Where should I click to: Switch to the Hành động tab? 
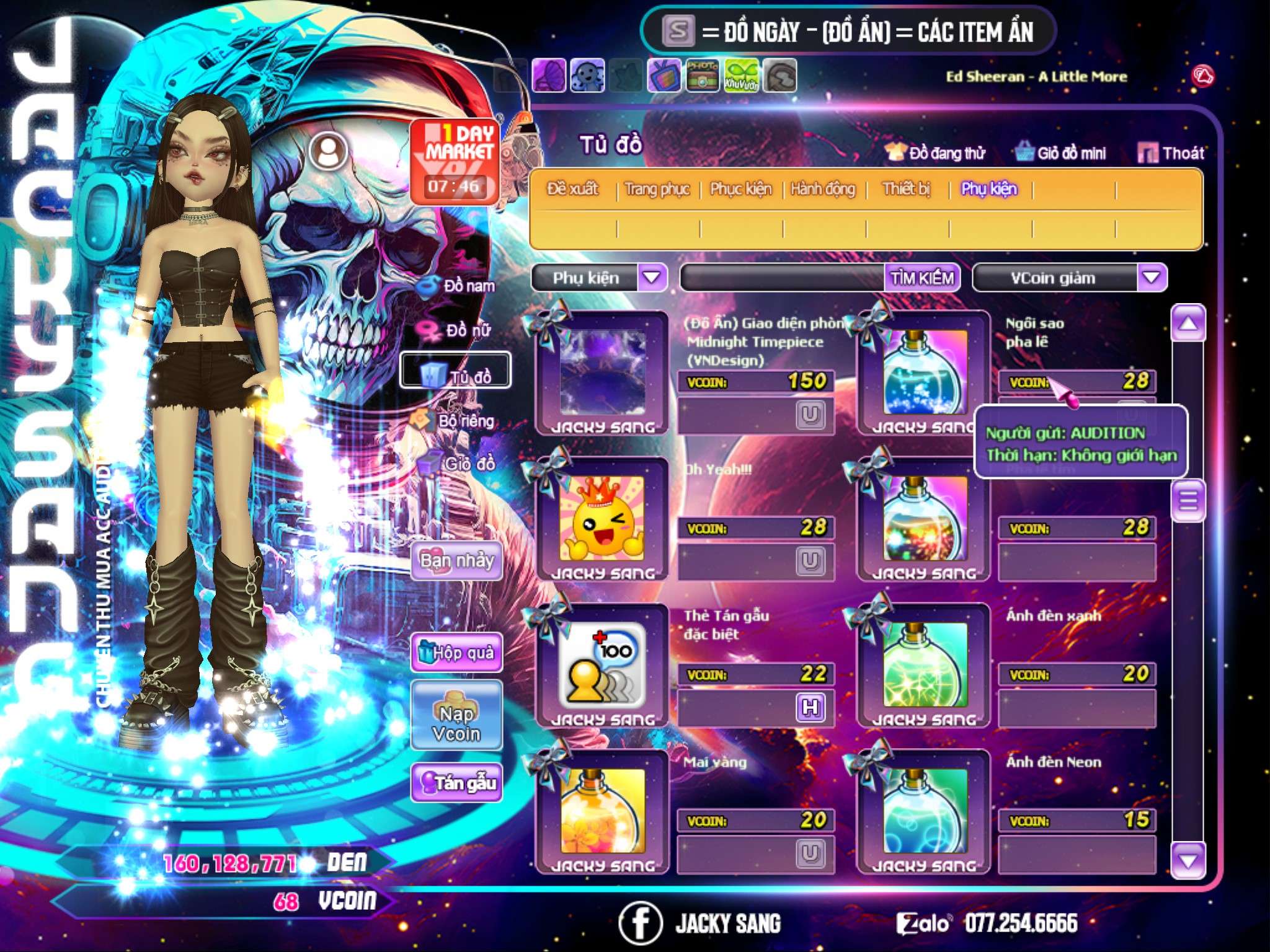coord(823,189)
